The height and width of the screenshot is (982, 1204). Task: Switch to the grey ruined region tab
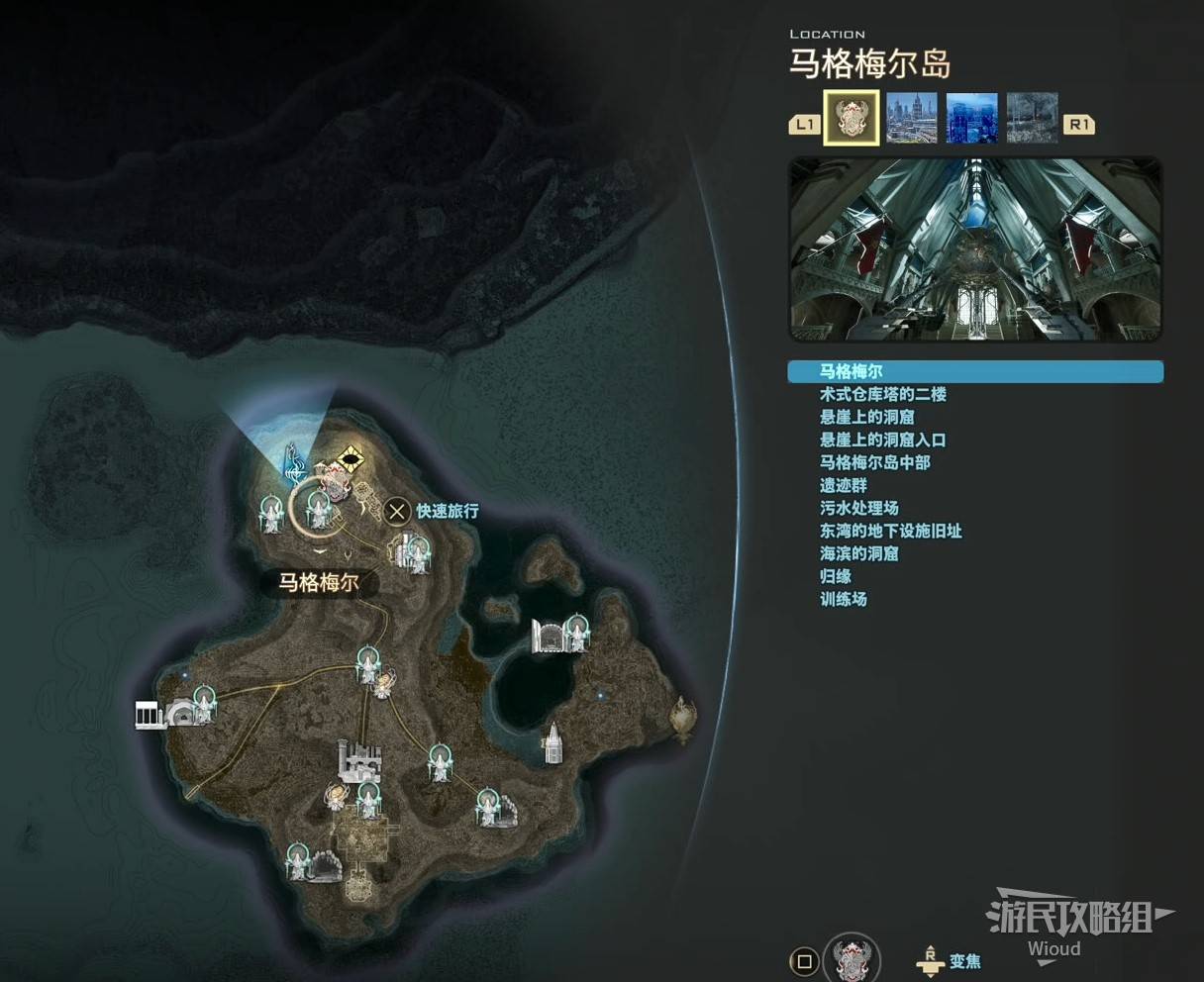[x=1032, y=119]
